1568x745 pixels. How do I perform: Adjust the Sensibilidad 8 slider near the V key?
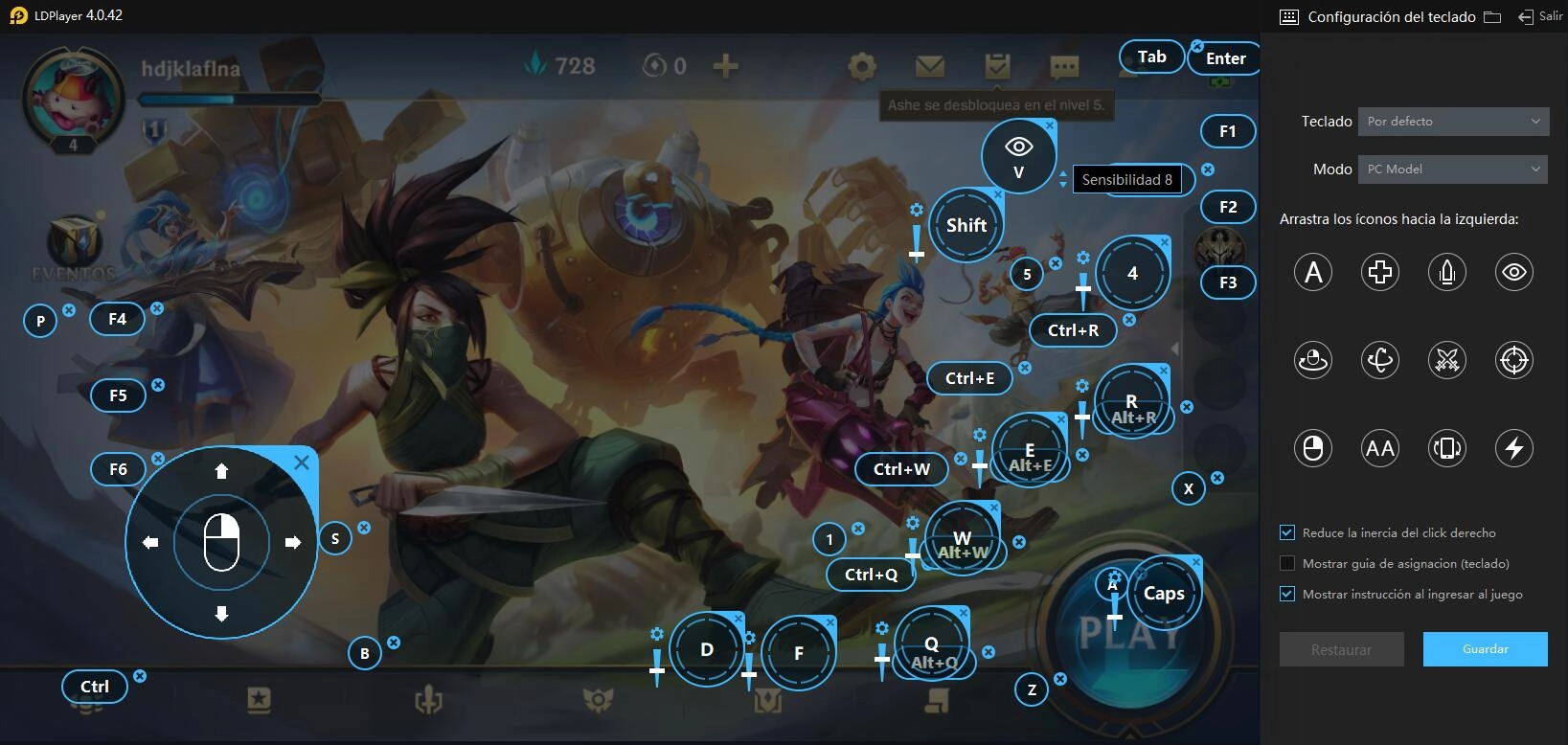tap(1063, 180)
